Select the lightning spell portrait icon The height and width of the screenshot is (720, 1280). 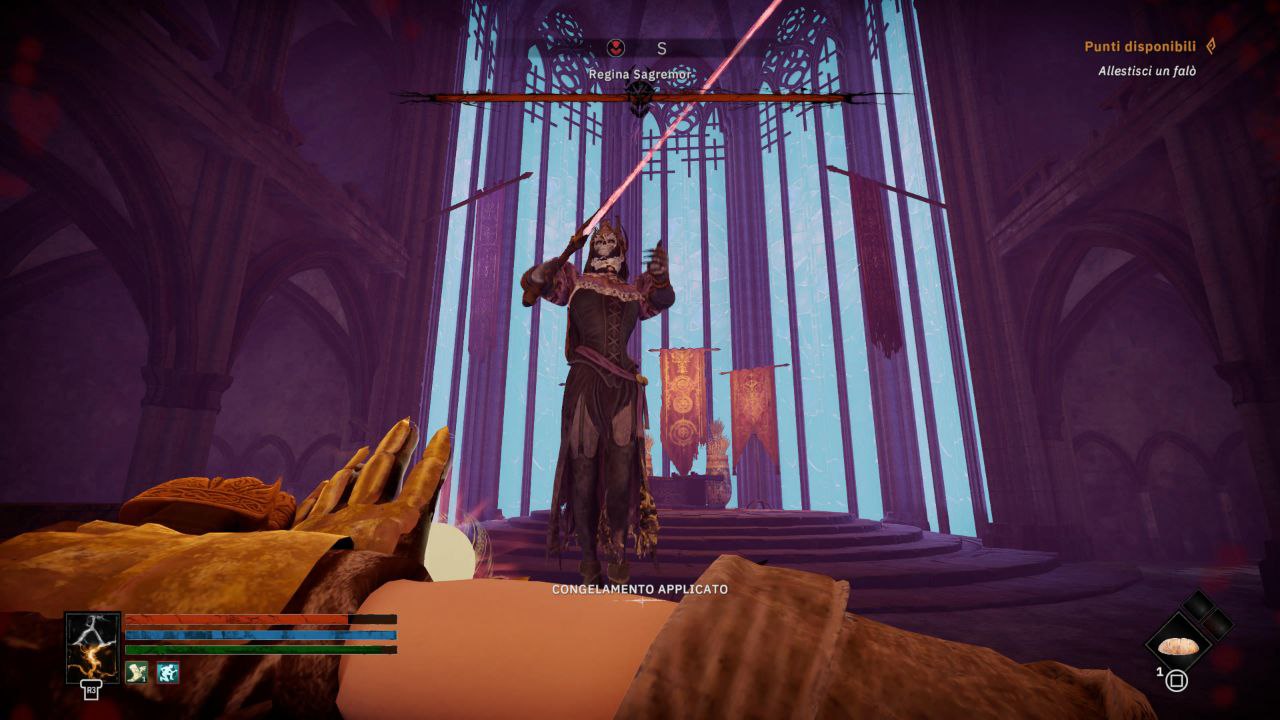[x=93, y=647]
